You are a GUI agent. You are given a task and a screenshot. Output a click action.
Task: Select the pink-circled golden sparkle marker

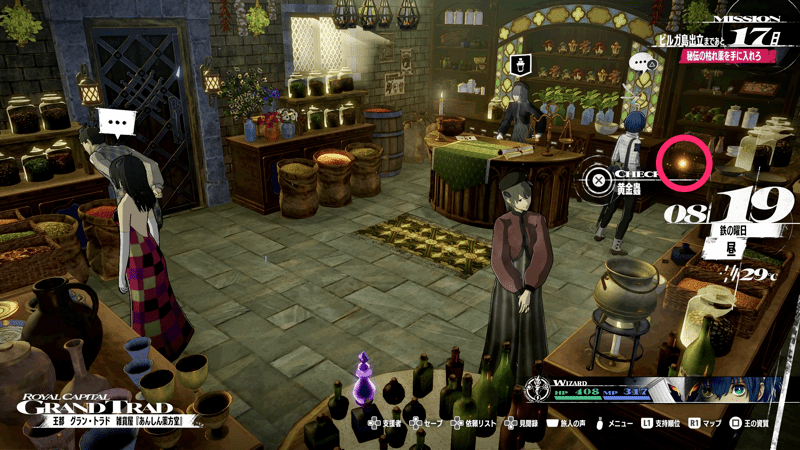[x=684, y=160]
